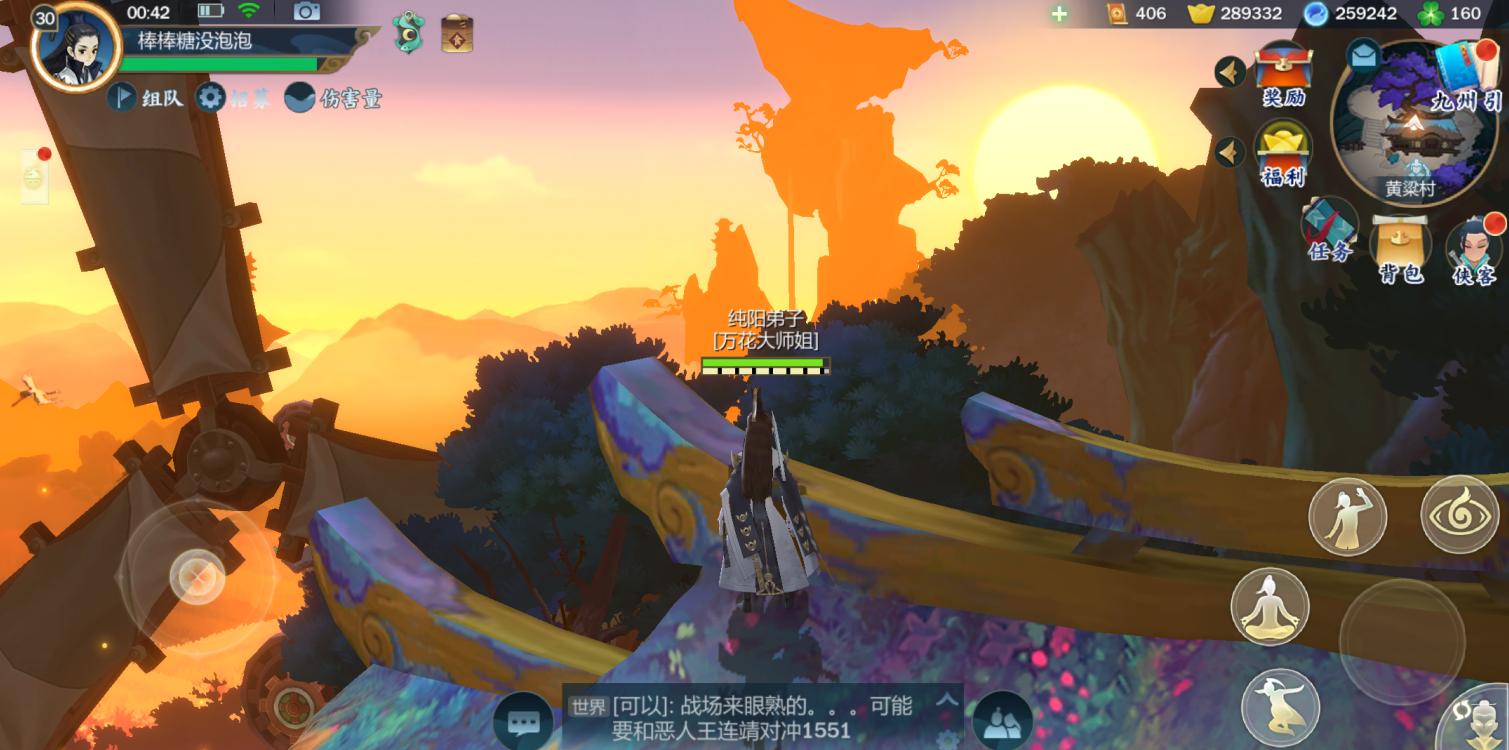Activate the eye-shaped skill button
1509x750 pixels.
(1459, 513)
